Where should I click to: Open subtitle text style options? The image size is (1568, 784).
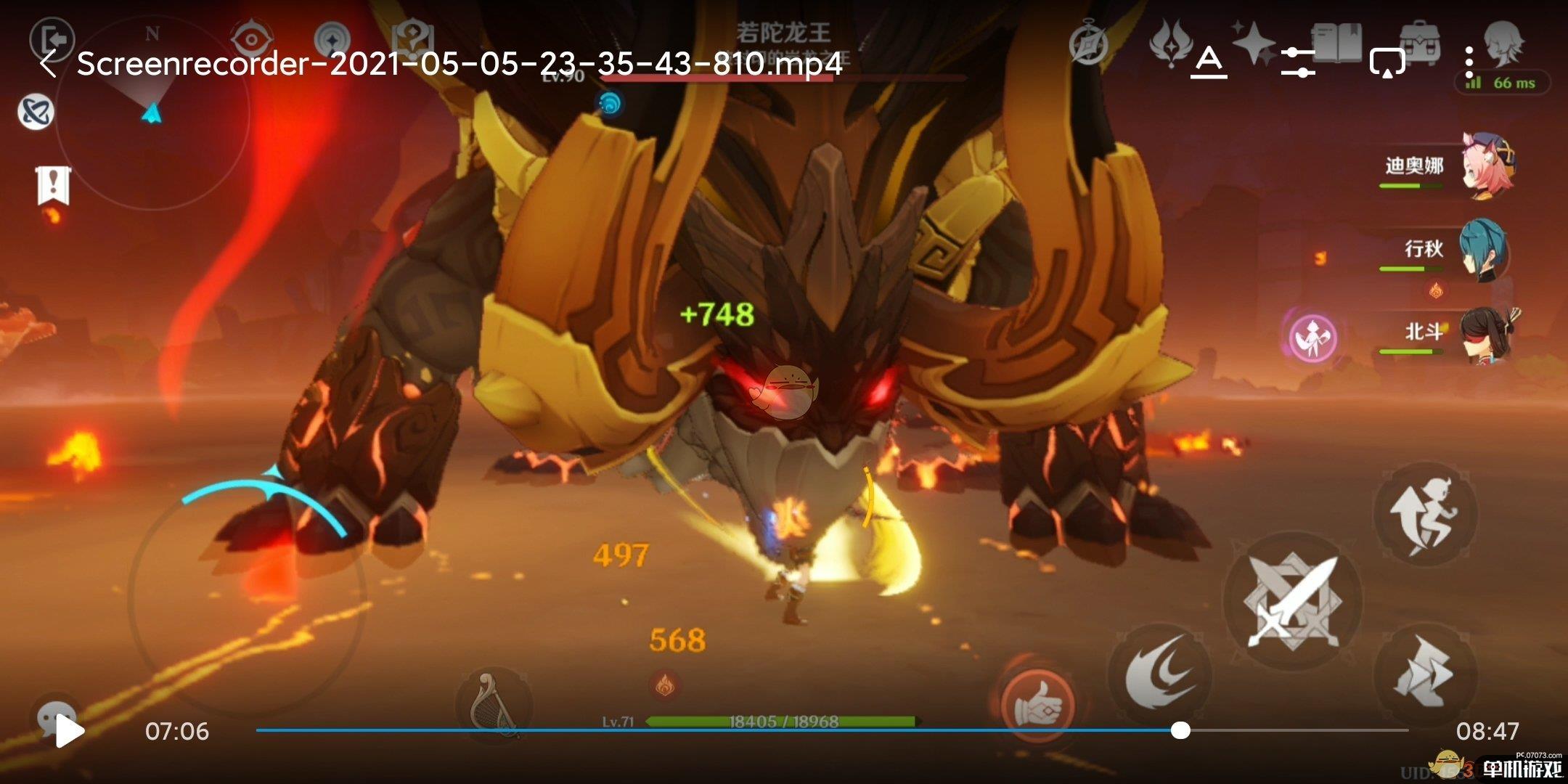click(1209, 63)
